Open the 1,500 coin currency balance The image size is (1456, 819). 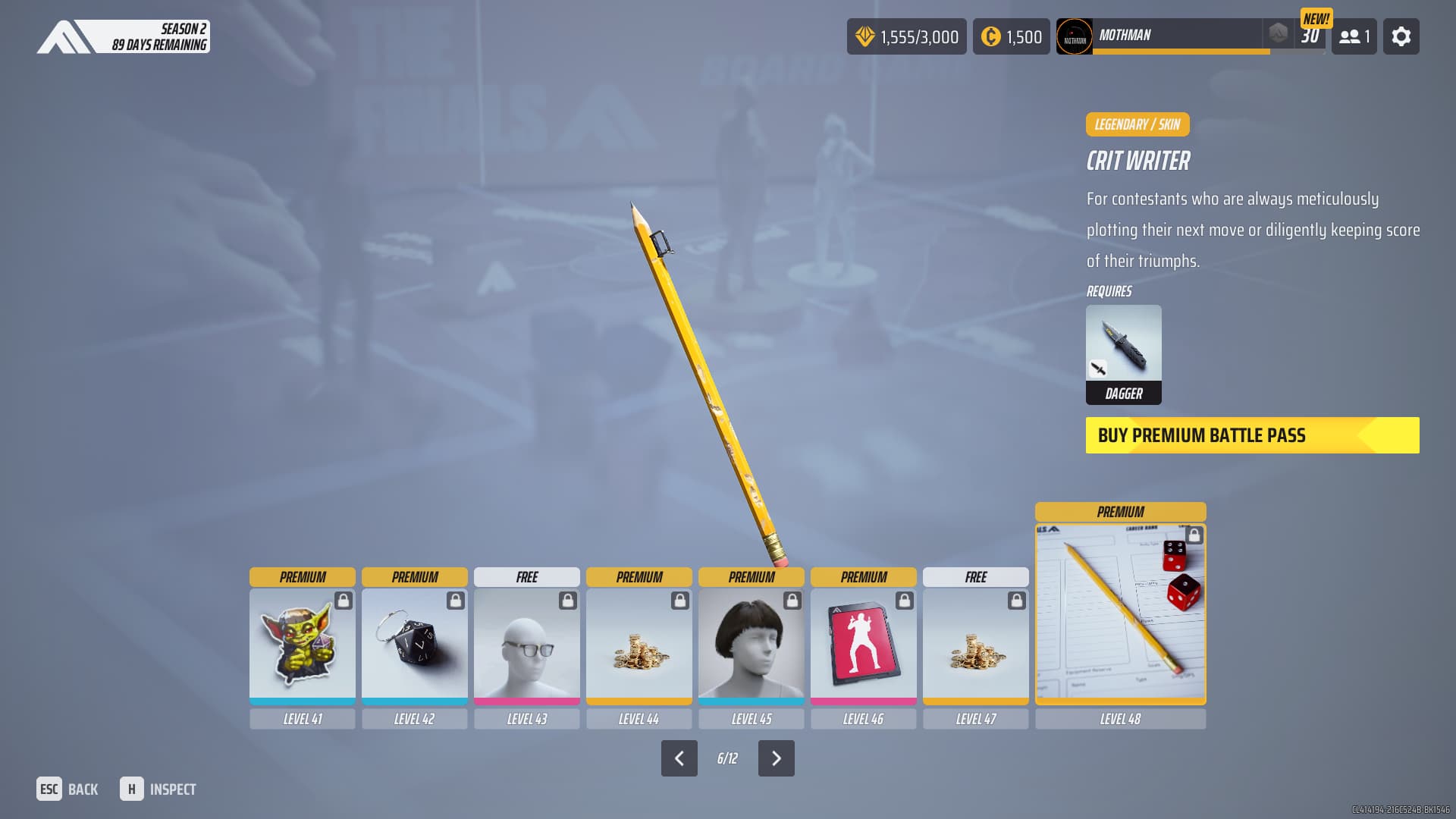click(x=1011, y=36)
